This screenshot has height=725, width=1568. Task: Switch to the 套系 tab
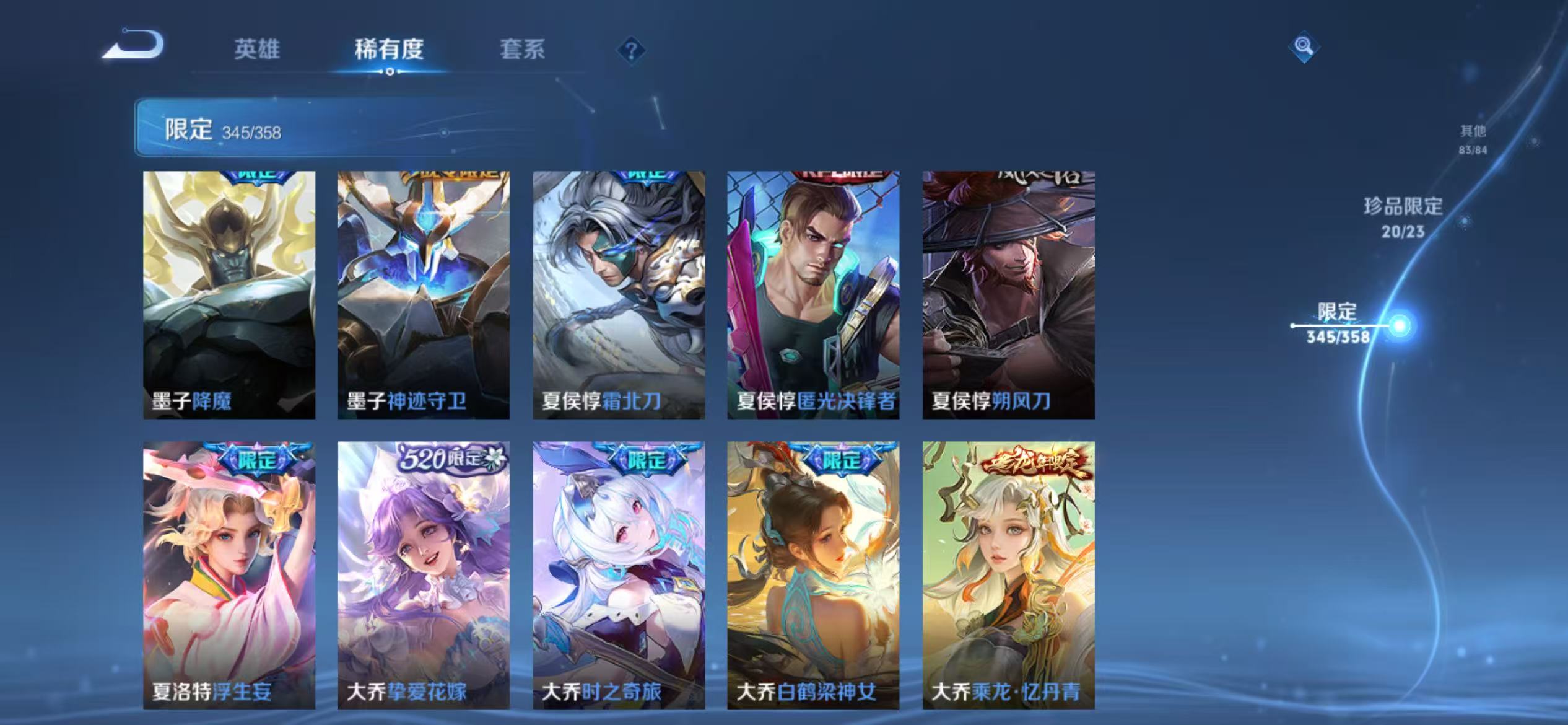[x=523, y=51]
